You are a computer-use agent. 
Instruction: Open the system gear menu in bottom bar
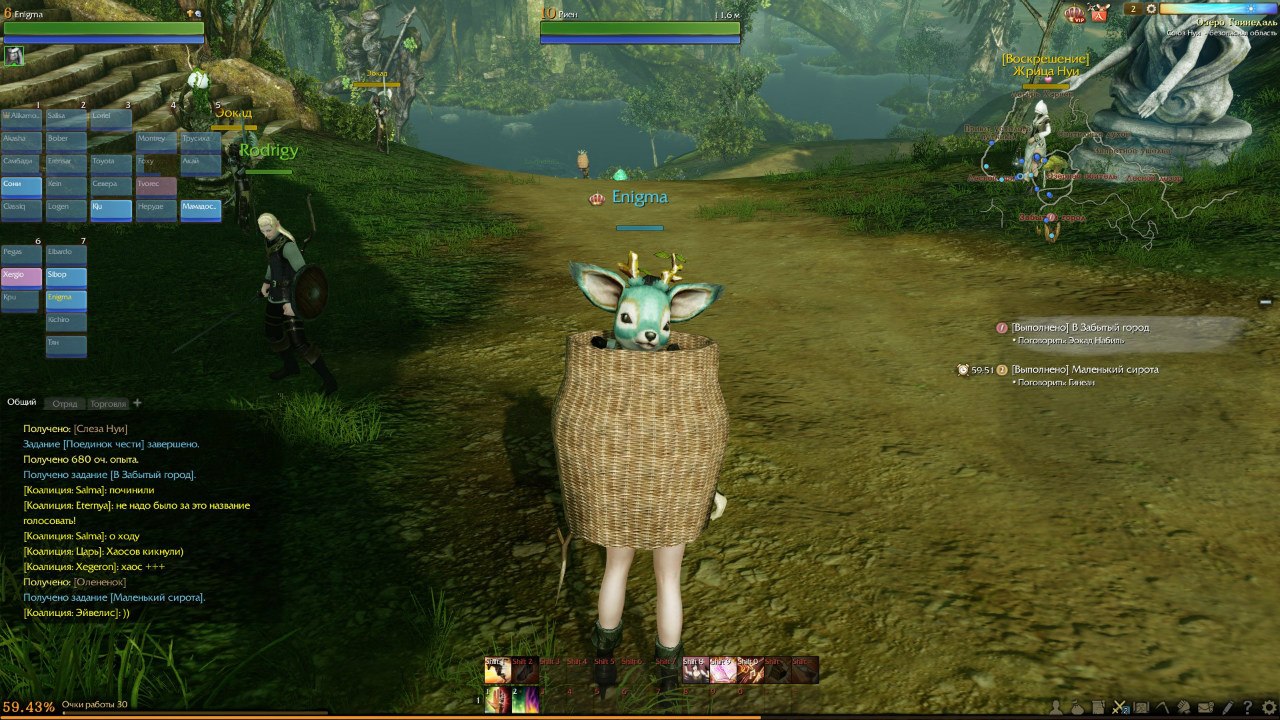click(x=1270, y=708)
